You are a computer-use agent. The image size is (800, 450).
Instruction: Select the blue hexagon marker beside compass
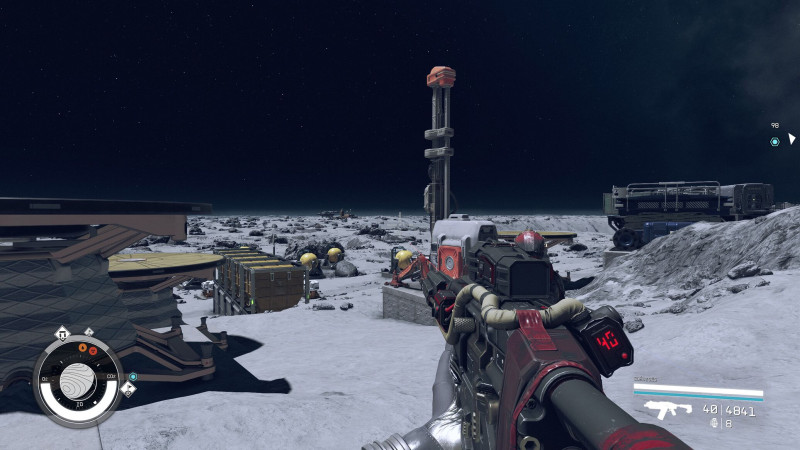click(x=133, y=377)
